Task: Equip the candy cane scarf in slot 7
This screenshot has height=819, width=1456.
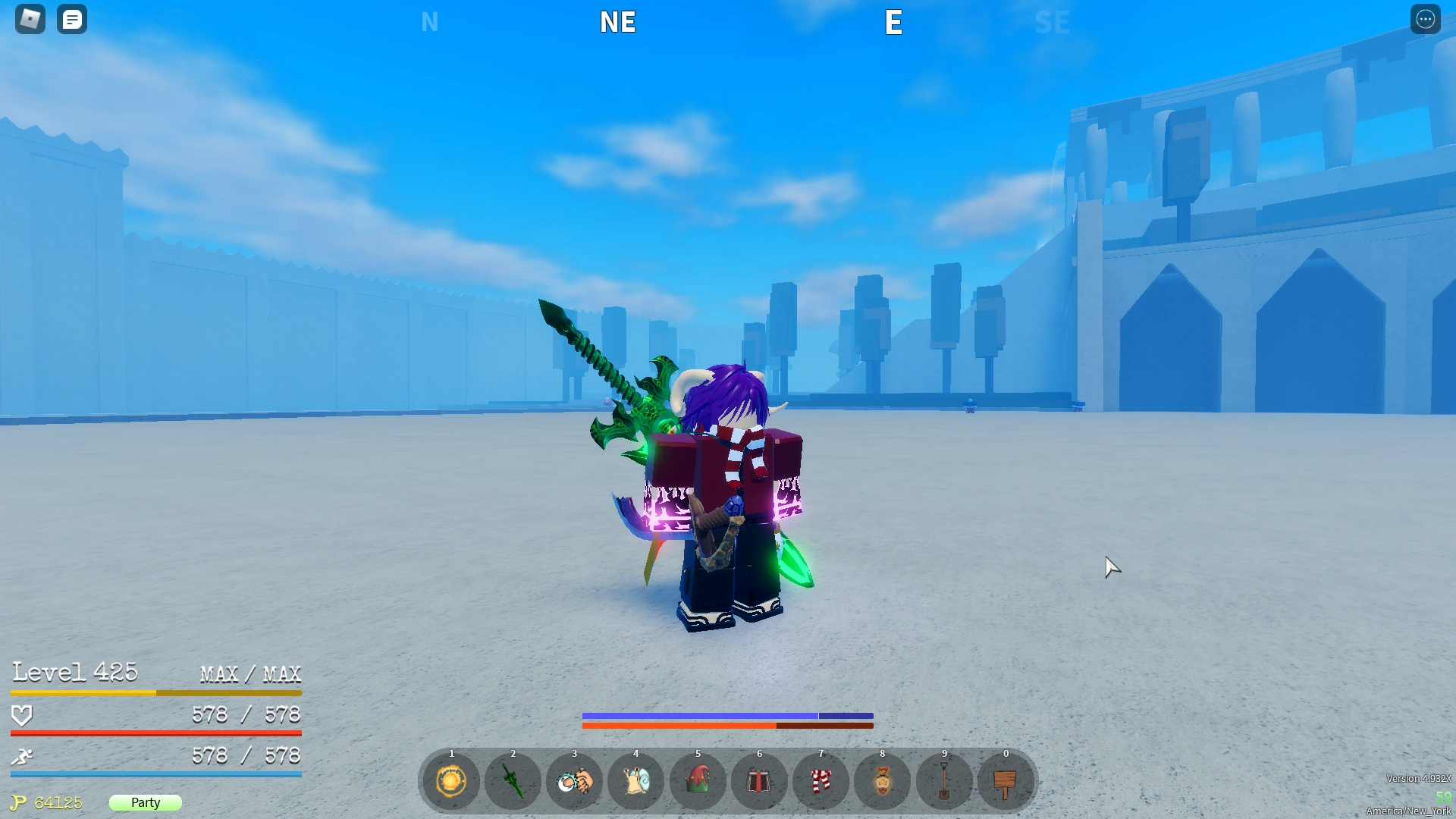Action: (821, 781)
